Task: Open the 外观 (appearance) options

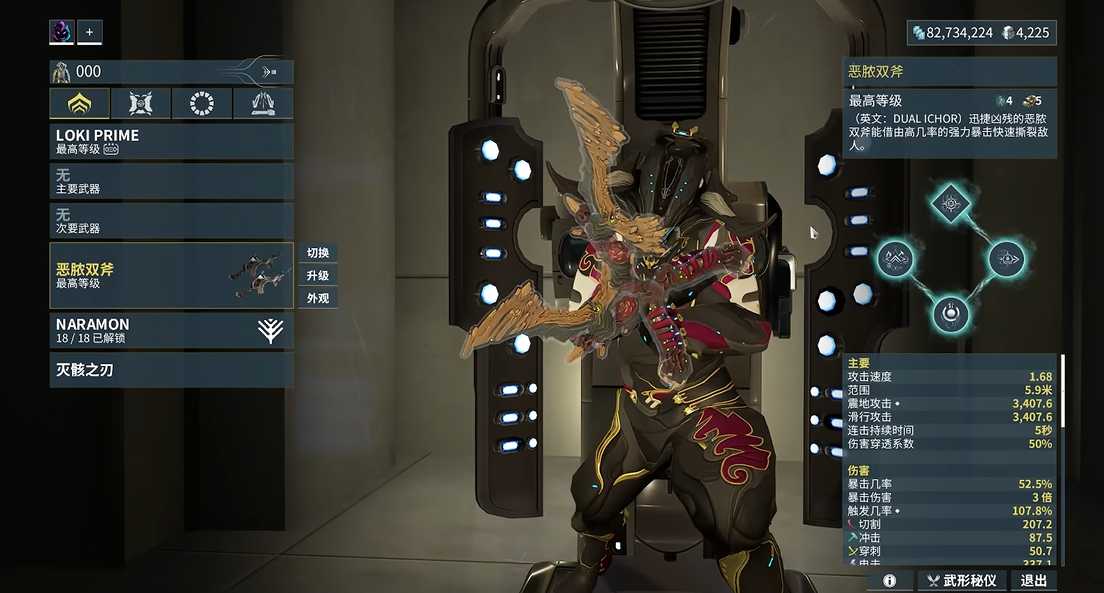Action: click(318, 298)
